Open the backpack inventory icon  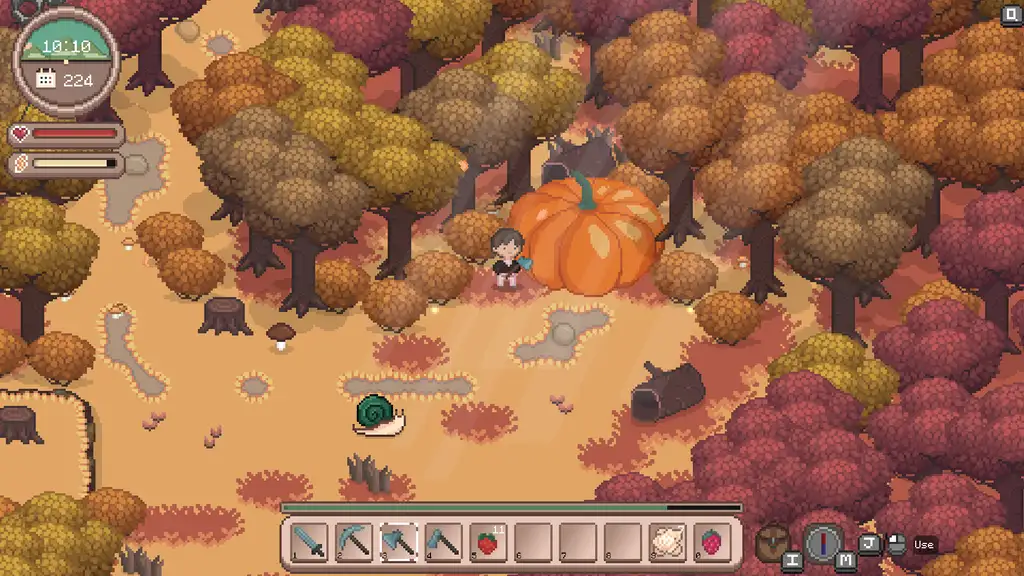(770, 541)
